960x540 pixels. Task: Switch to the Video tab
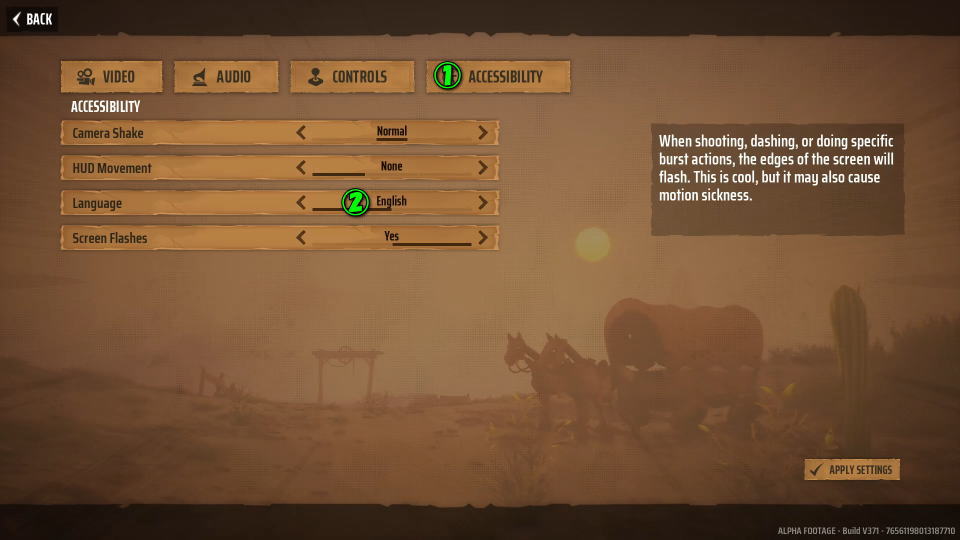105,77
